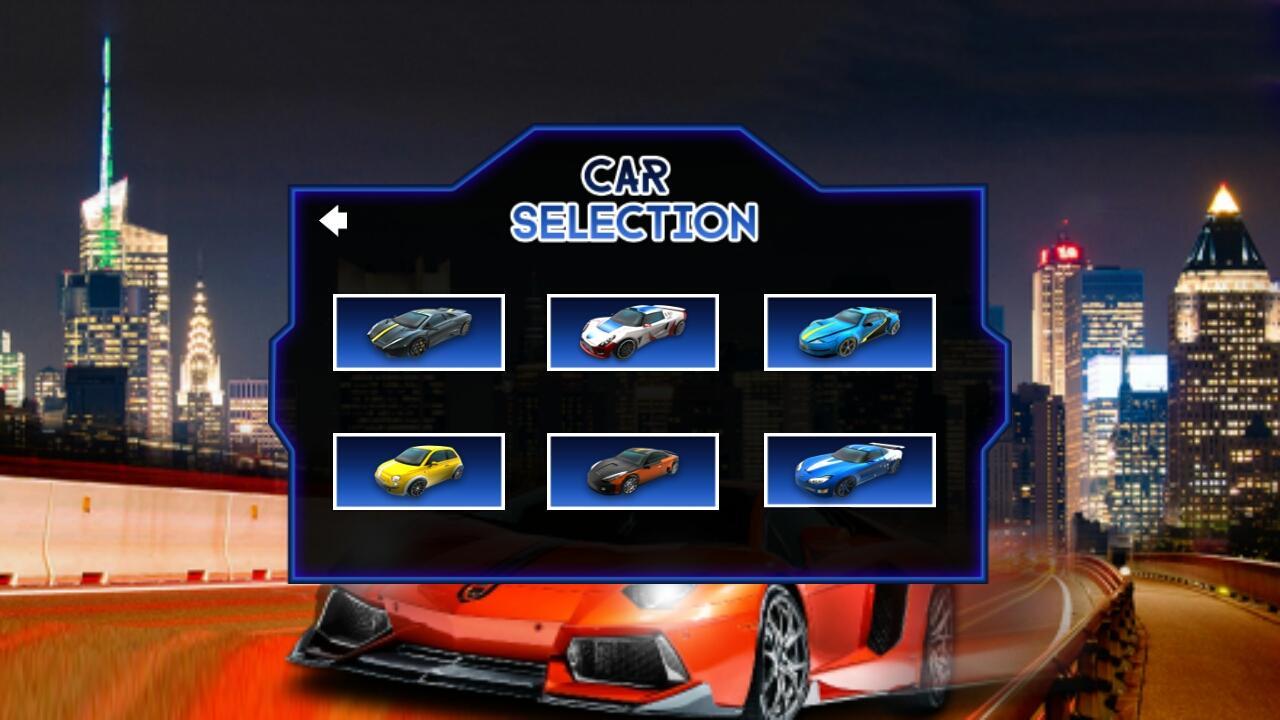This screenshot has width=1280, height=720.
Task: Pick the blue car with rear spoiler
Action: [850, 471]
